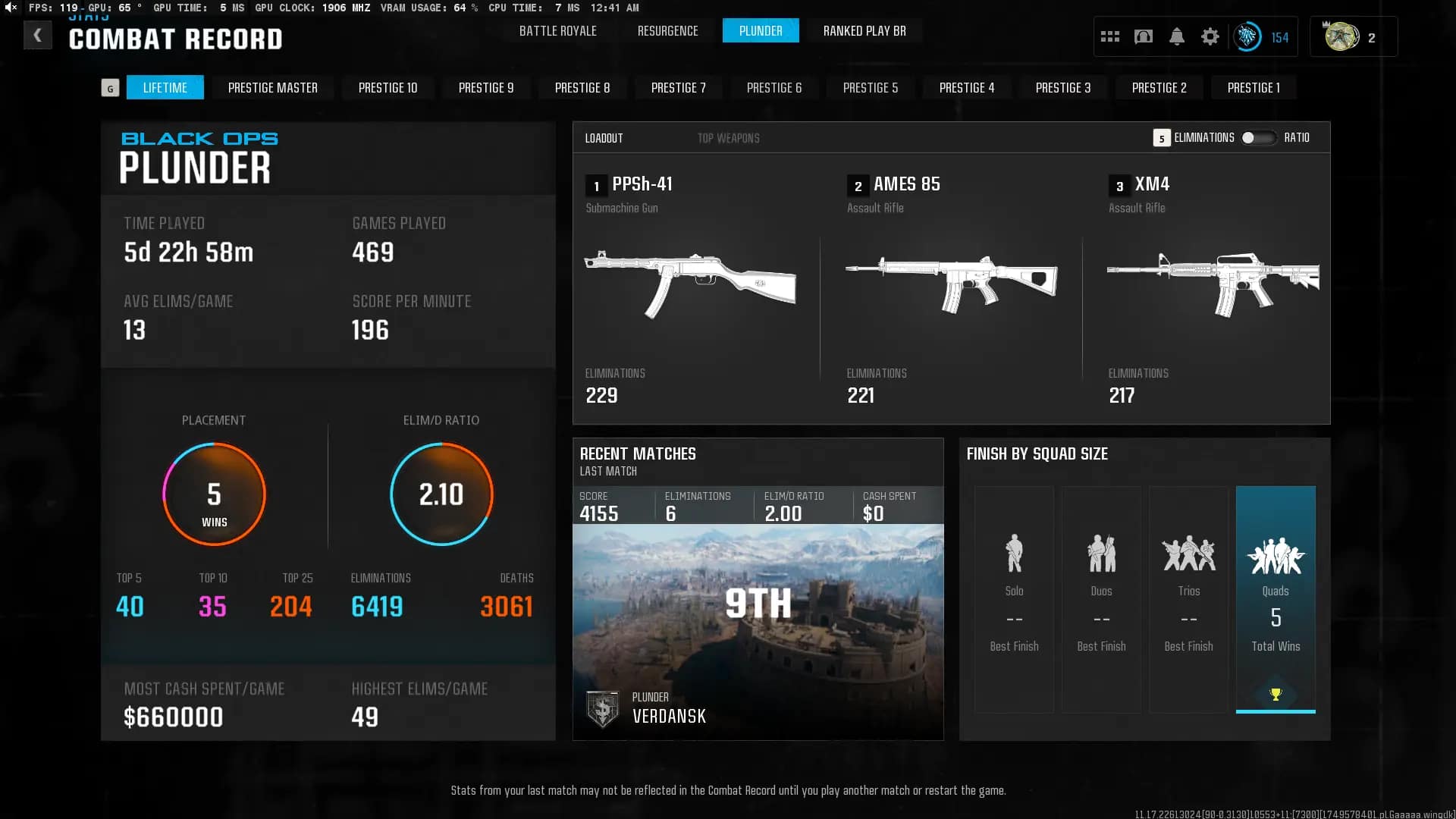Show Prestige Master stats

coord(272,88)
